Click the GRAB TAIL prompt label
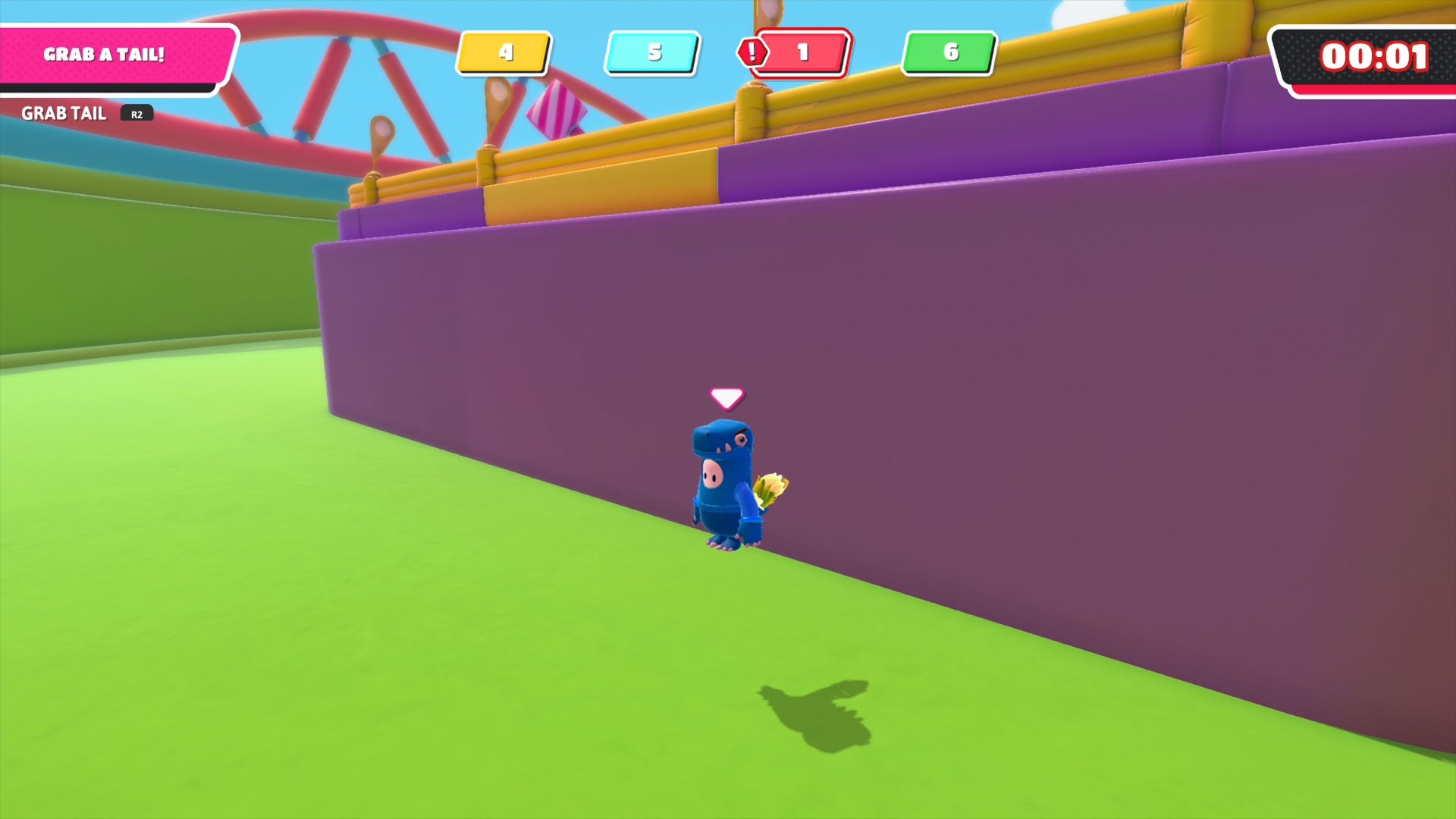1456x819 pixels. (x=64, y=113)
